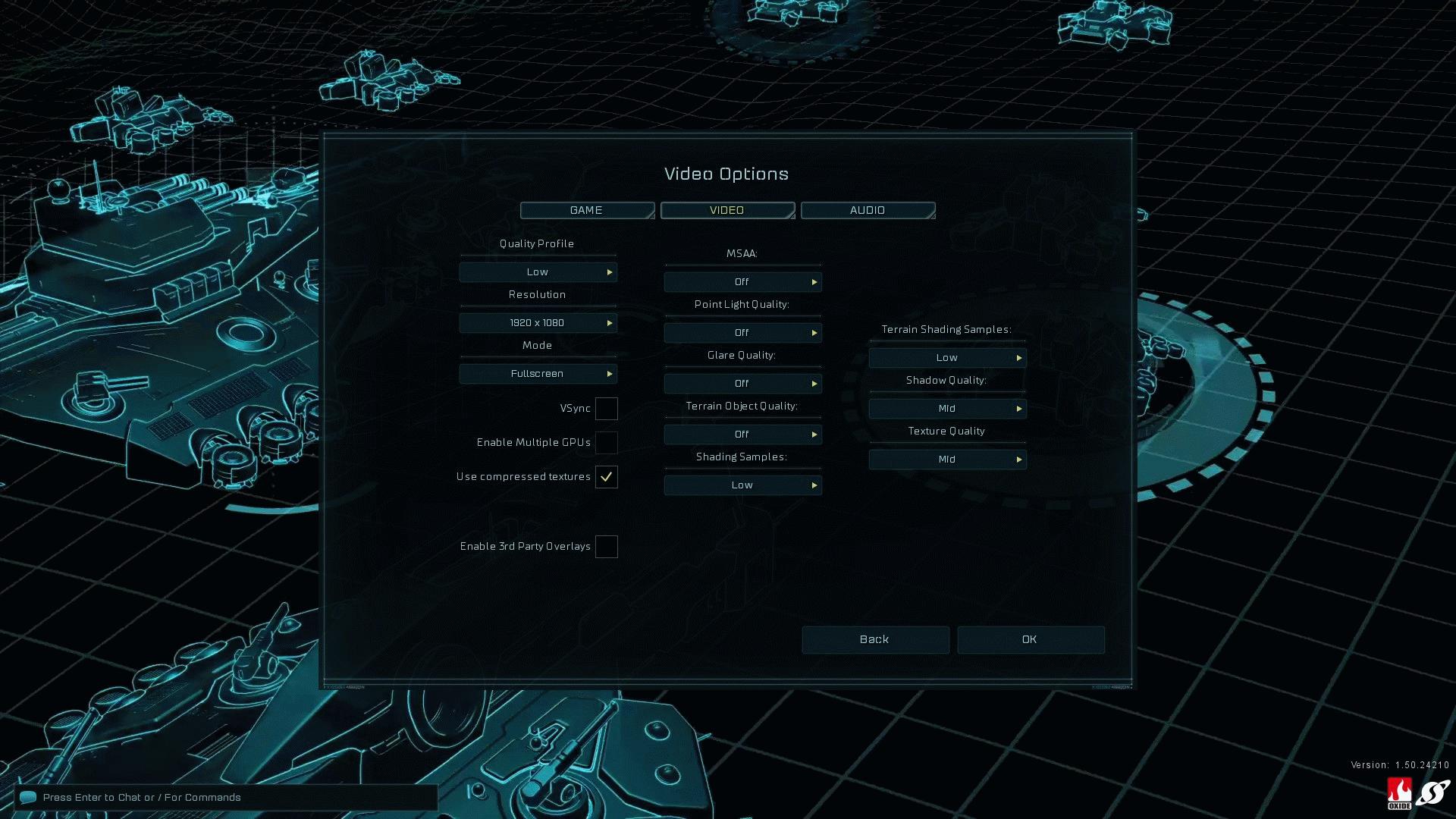Open the Glare Quality dropdown
This screenshot has height=819, width=1456.
click(742, 384)
